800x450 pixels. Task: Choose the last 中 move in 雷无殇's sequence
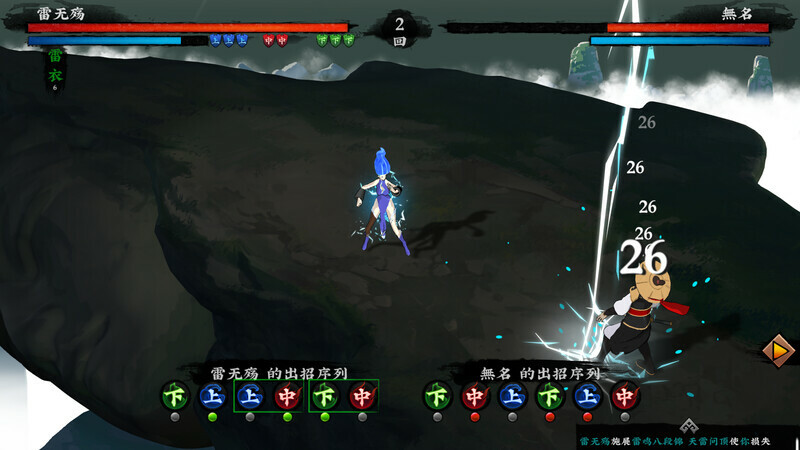tap(362, 396)
